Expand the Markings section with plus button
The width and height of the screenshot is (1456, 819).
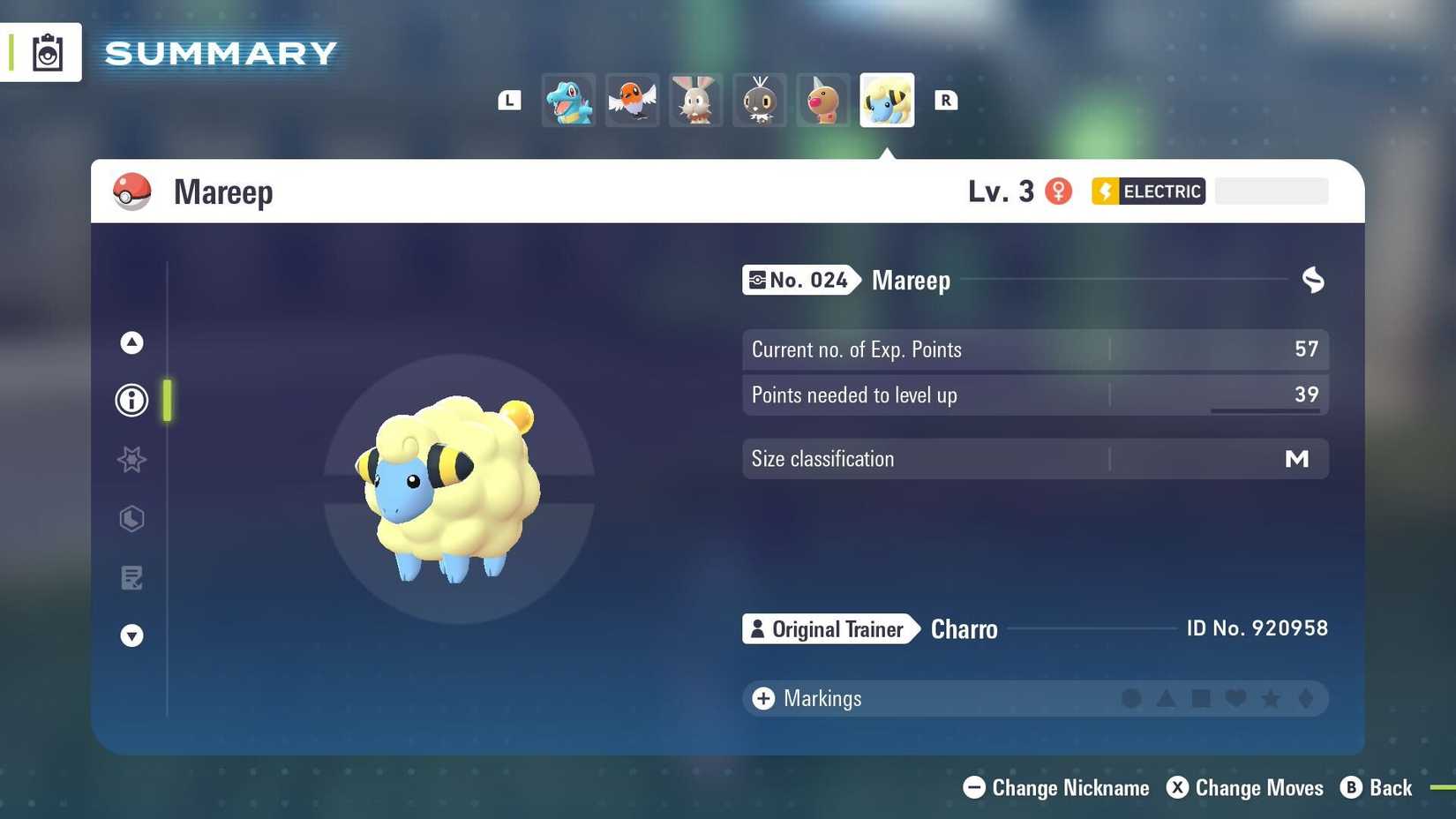click(x=762, y=697)
